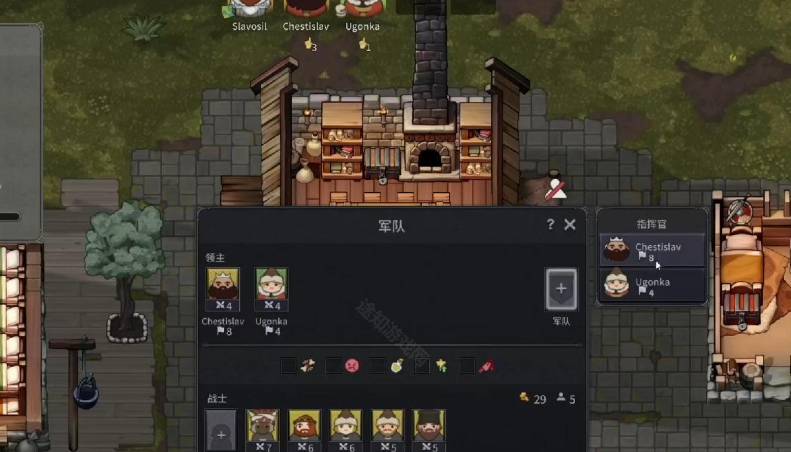Select the horned-helmet warrior with strength 7

[262, 428]
